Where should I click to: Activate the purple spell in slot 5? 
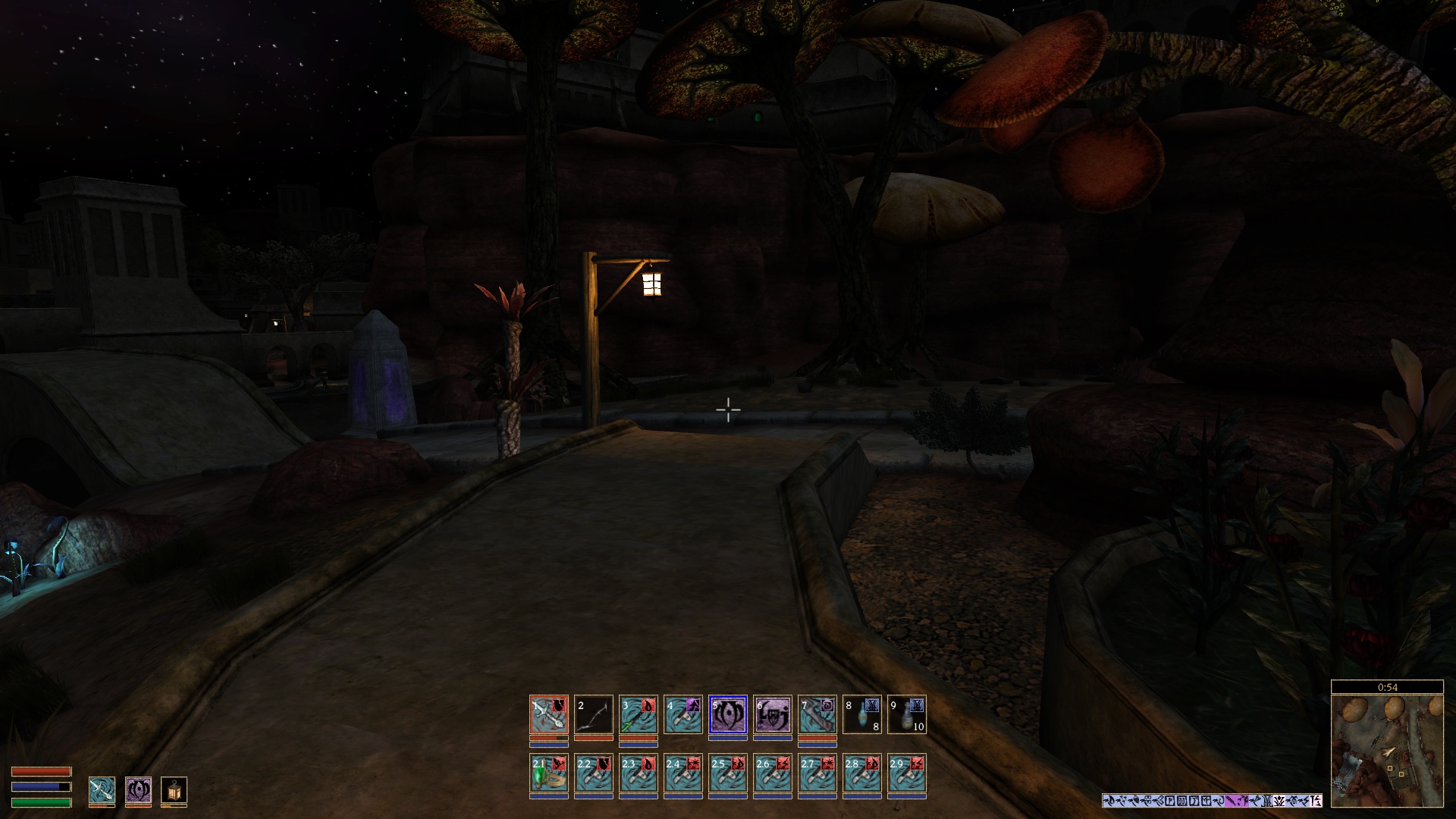(728, 714)
